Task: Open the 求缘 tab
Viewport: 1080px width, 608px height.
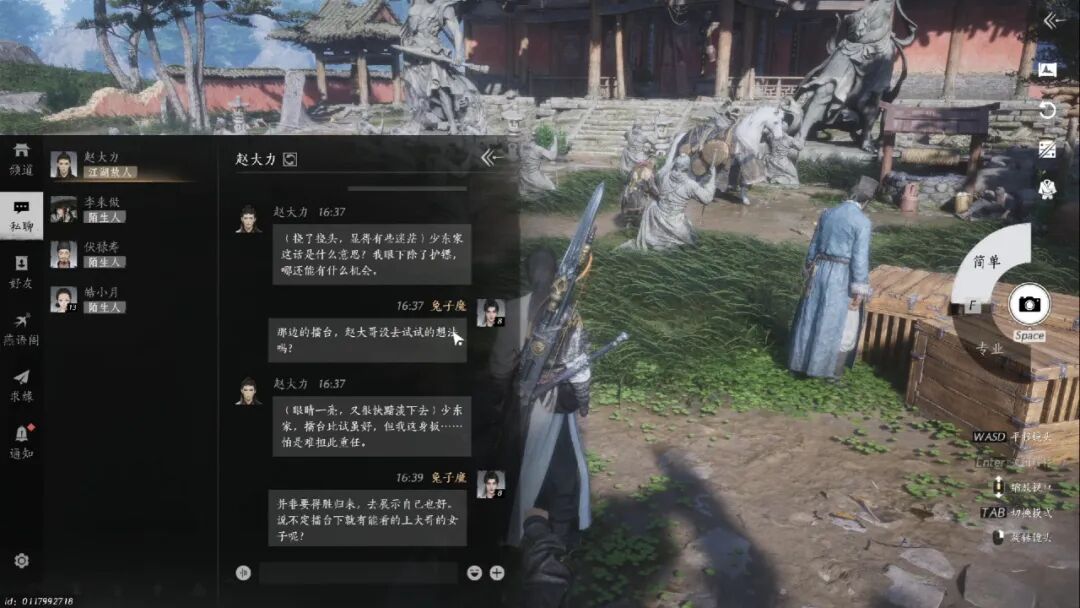Action: click(21, 385)
